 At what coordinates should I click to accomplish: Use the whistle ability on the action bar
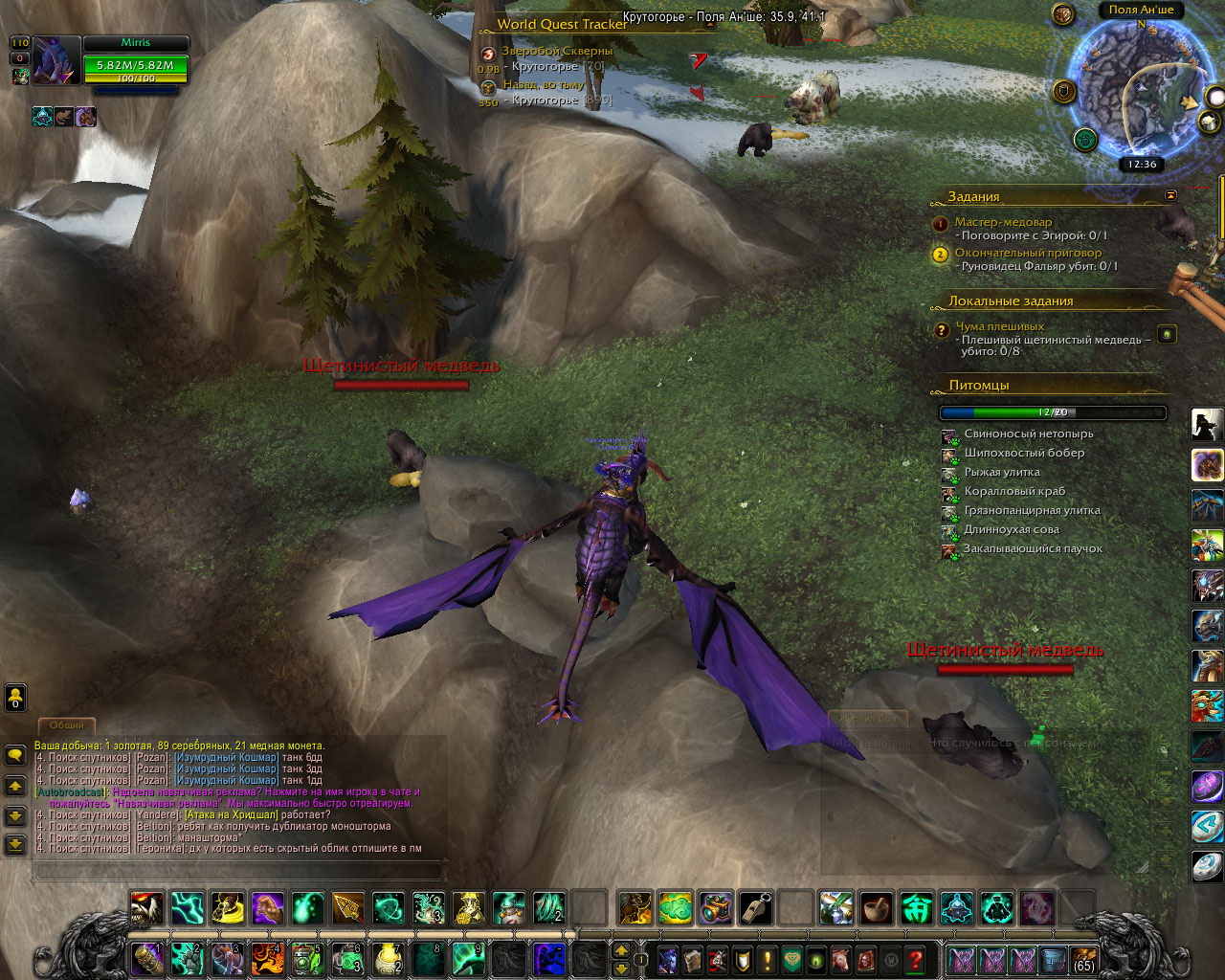click(755, 907)
